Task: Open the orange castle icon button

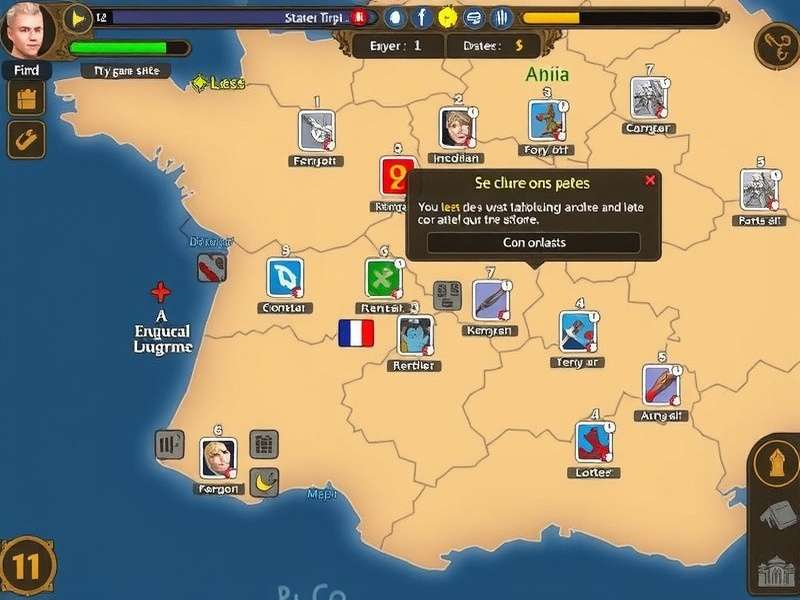Action: (27, 98)
